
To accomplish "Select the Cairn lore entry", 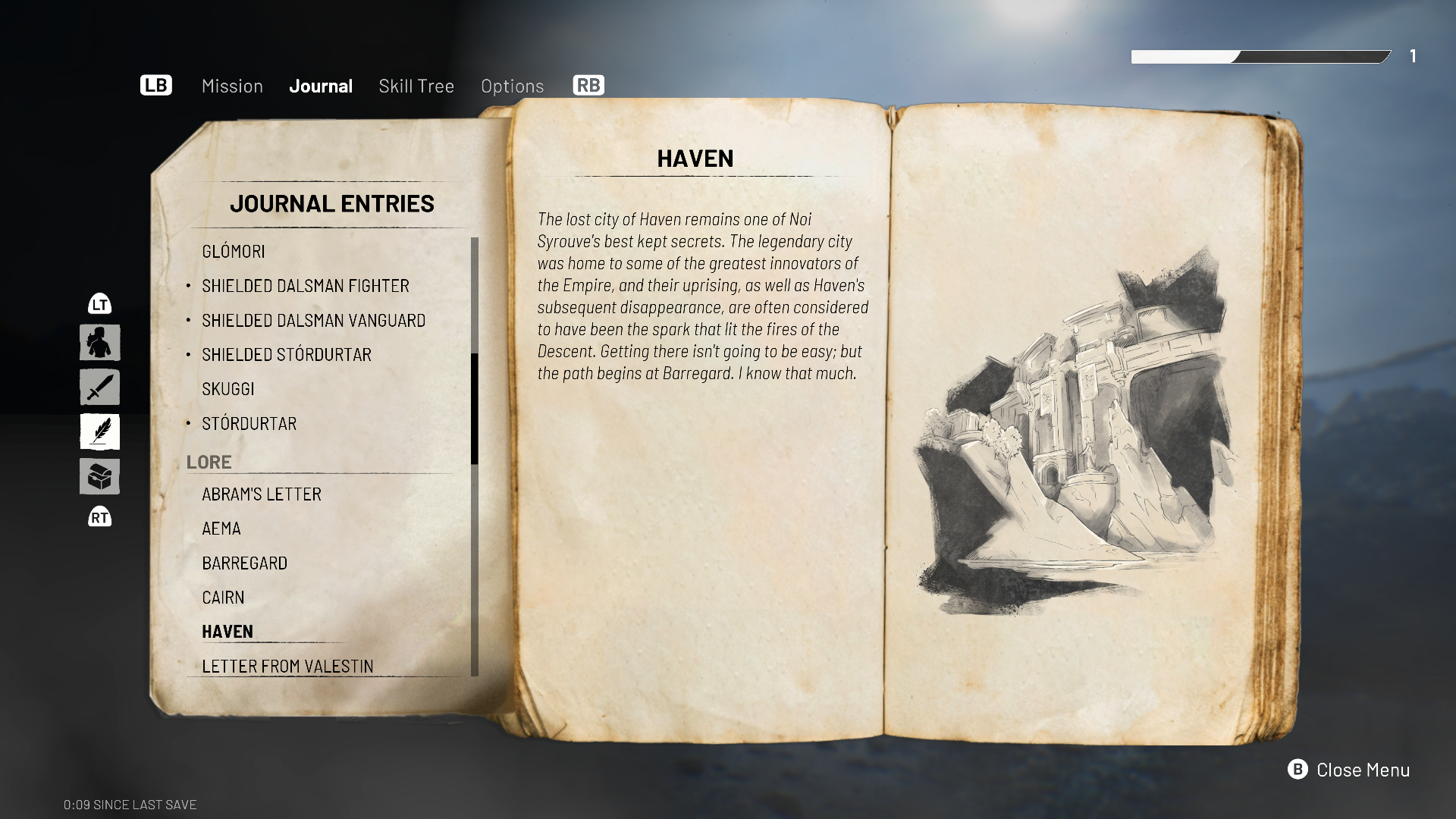I will pyautogui.click(x=223, y=598).
